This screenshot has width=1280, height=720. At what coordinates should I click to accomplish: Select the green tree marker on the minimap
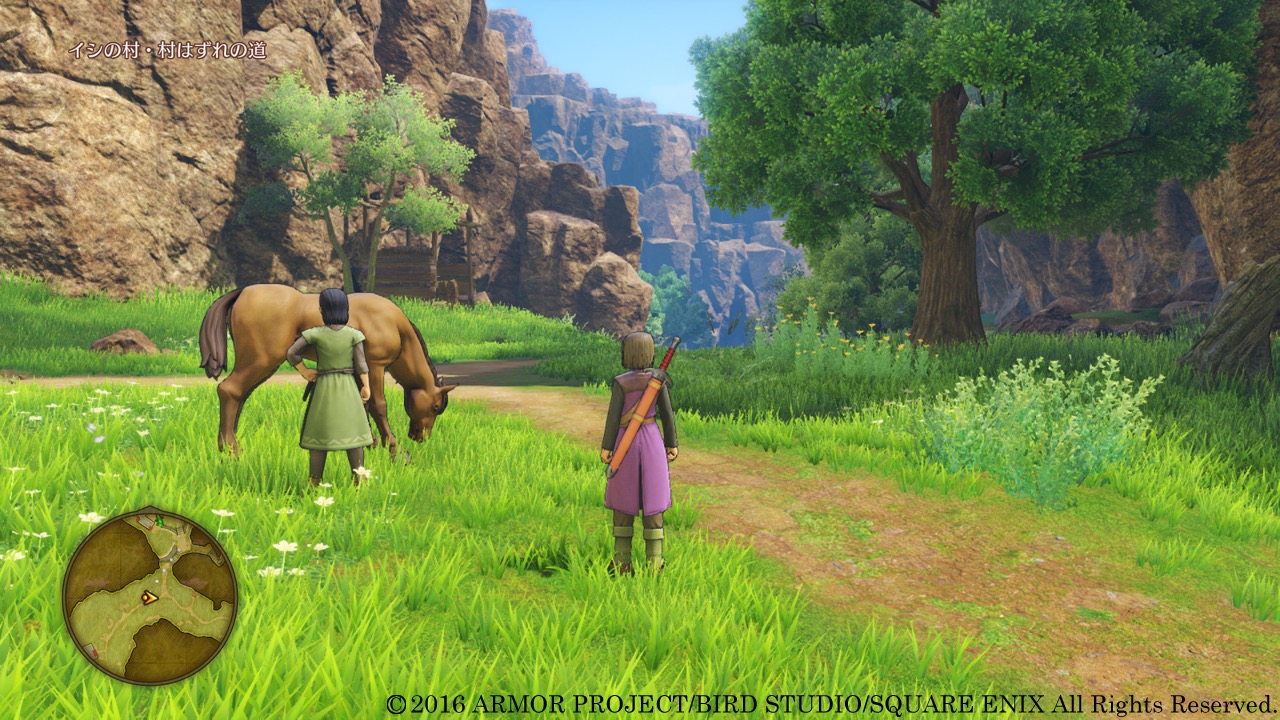[x=160, y=521]
